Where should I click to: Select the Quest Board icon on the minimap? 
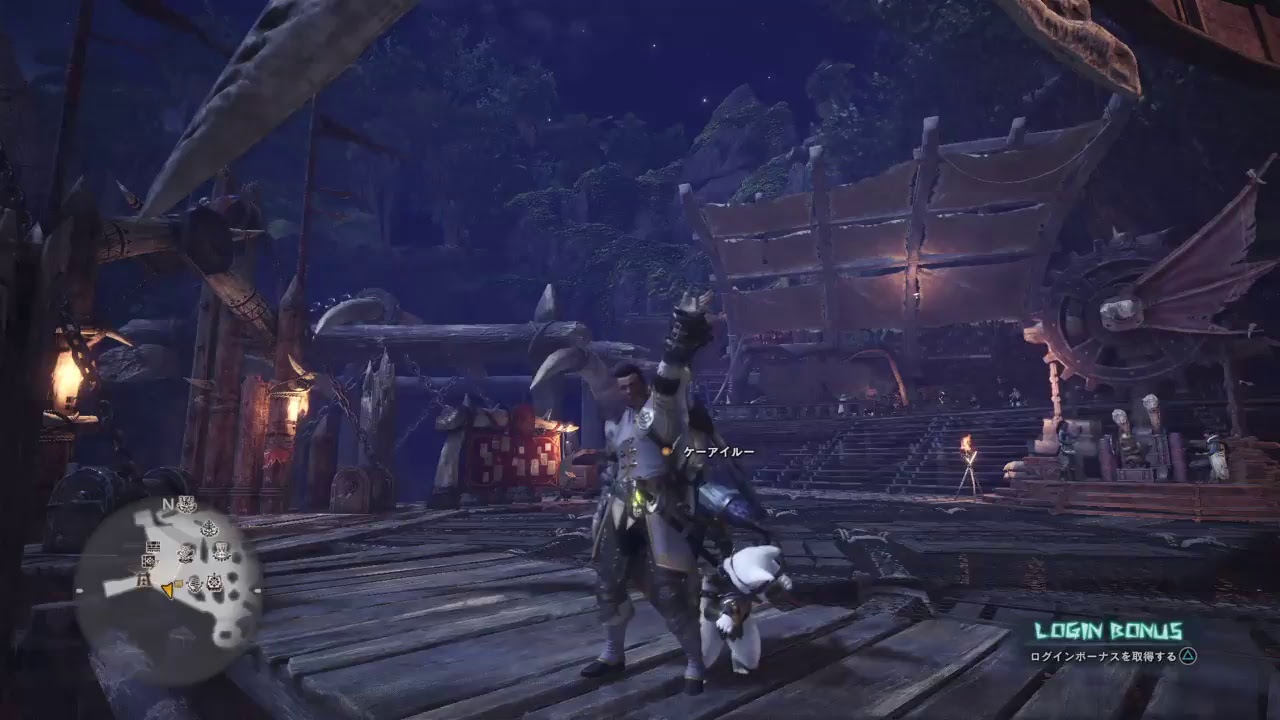[x=153, y=546]
